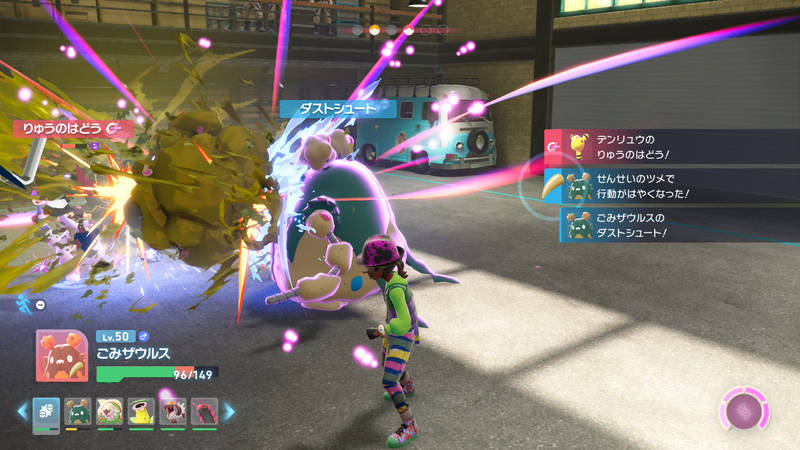Click the ダストシュート move label

point(338,108)
